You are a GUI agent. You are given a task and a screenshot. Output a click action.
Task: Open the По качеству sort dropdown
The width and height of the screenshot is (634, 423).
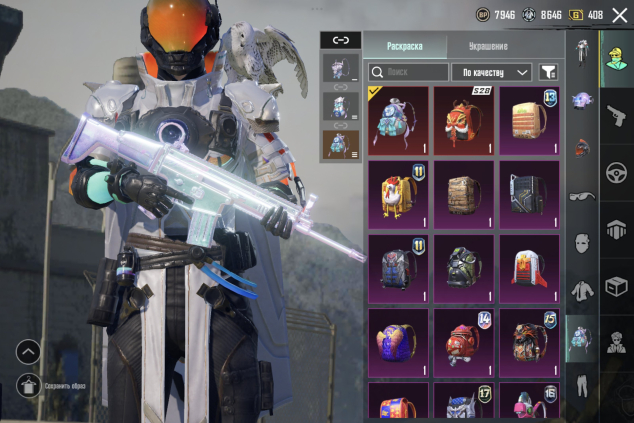(491, 72)
